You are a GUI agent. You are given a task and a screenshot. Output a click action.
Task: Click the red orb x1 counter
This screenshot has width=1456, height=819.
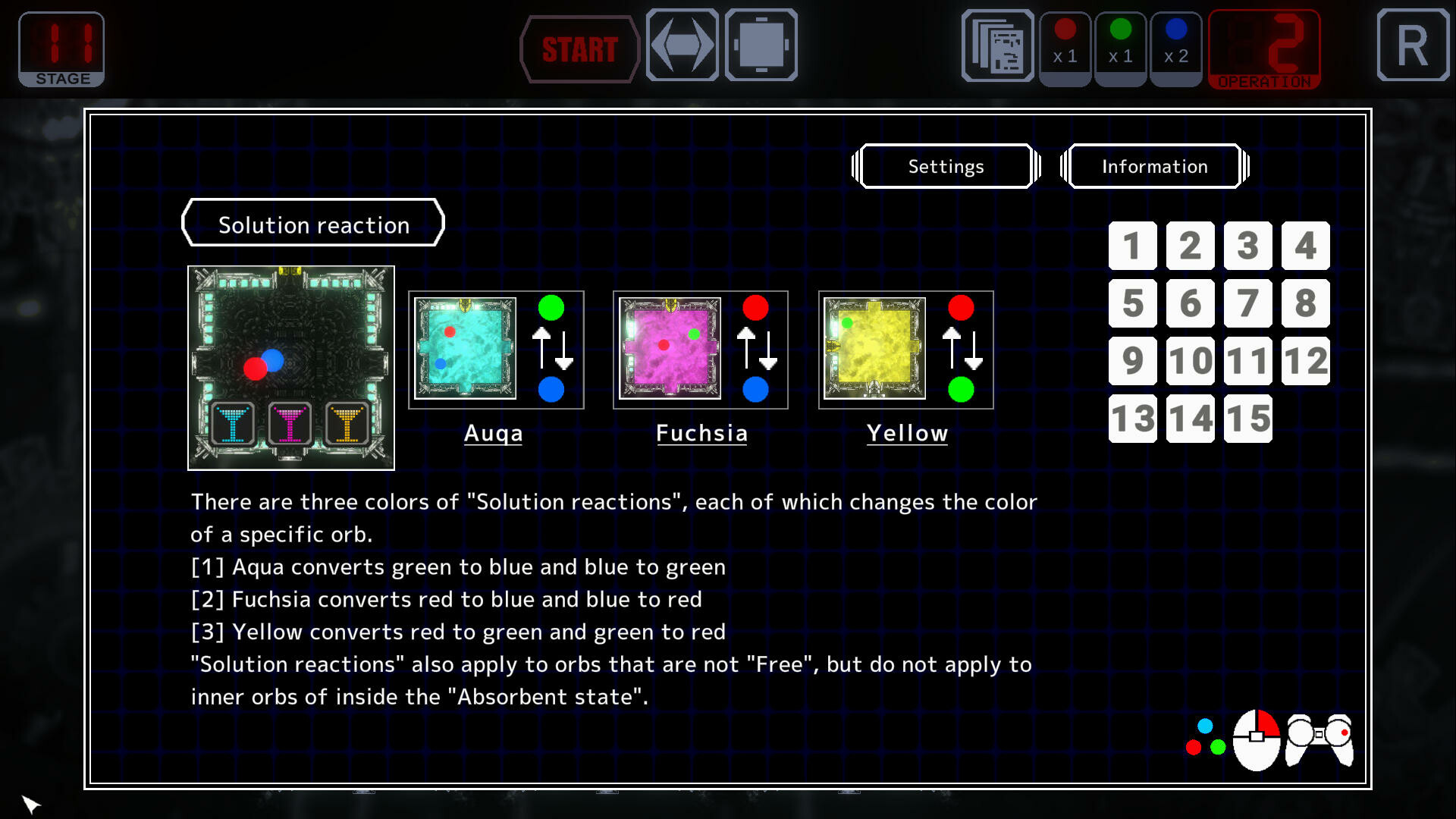click(1065, 47)
